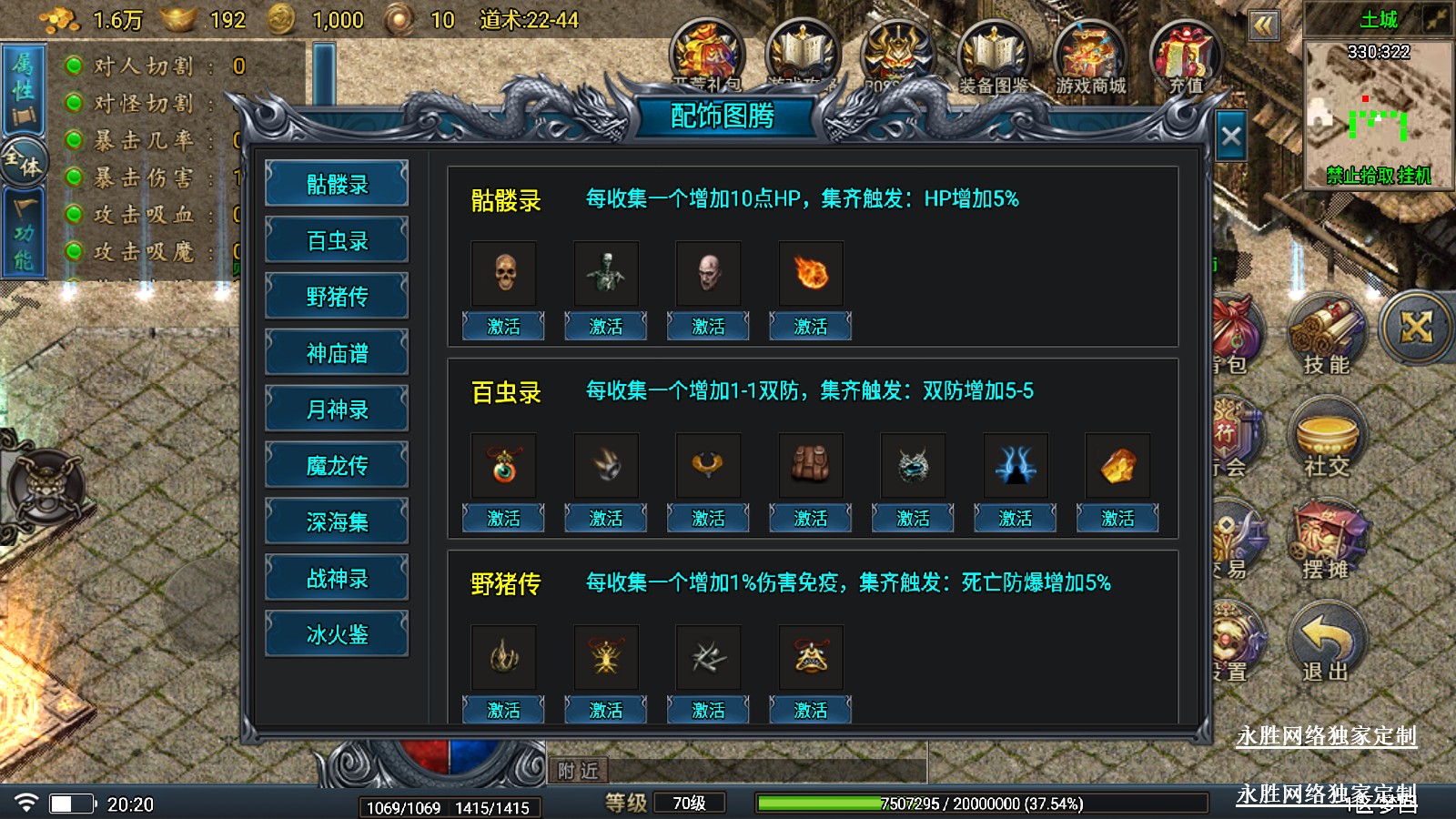Show the 月神录 collection
Screen dimensions: 1456x819
337,409
